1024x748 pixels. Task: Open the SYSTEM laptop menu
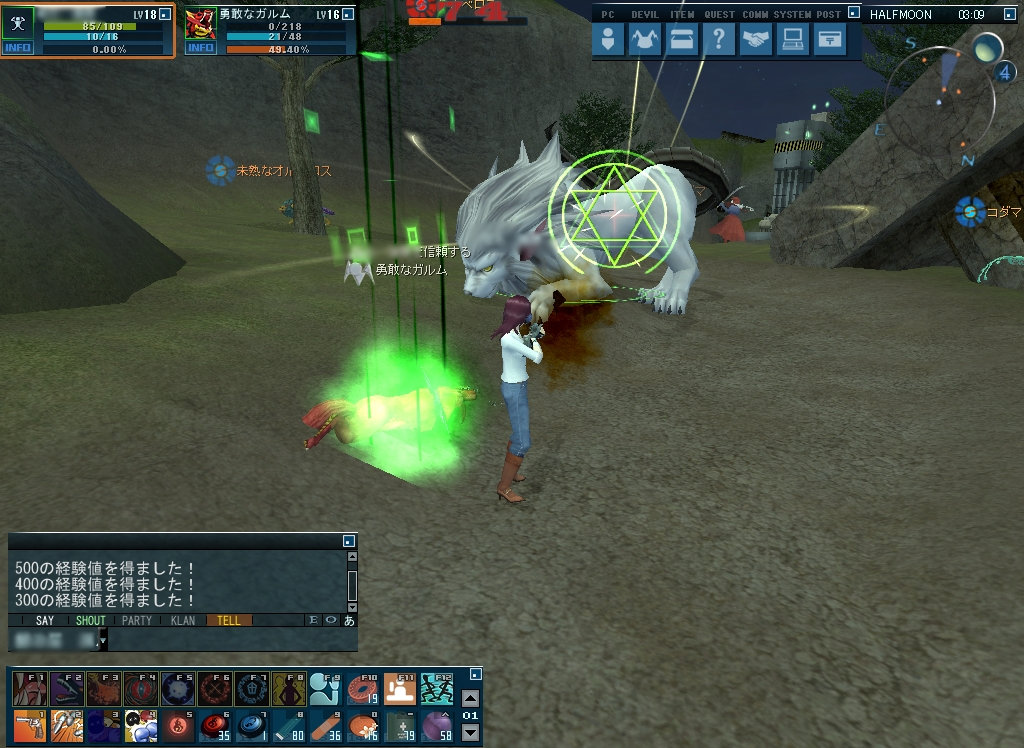792,39
